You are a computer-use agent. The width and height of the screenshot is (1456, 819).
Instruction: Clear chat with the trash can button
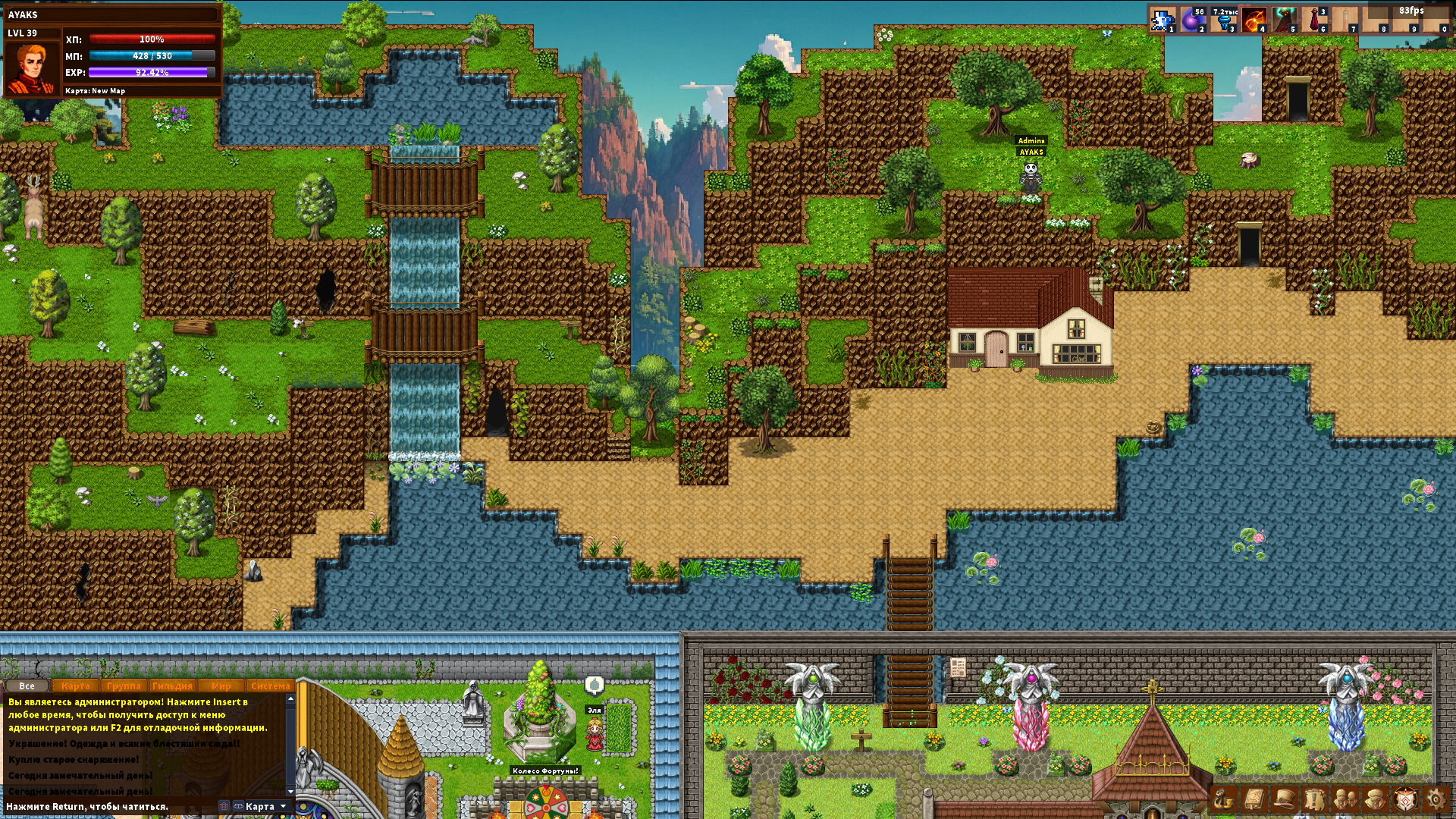tap(224, 806)
